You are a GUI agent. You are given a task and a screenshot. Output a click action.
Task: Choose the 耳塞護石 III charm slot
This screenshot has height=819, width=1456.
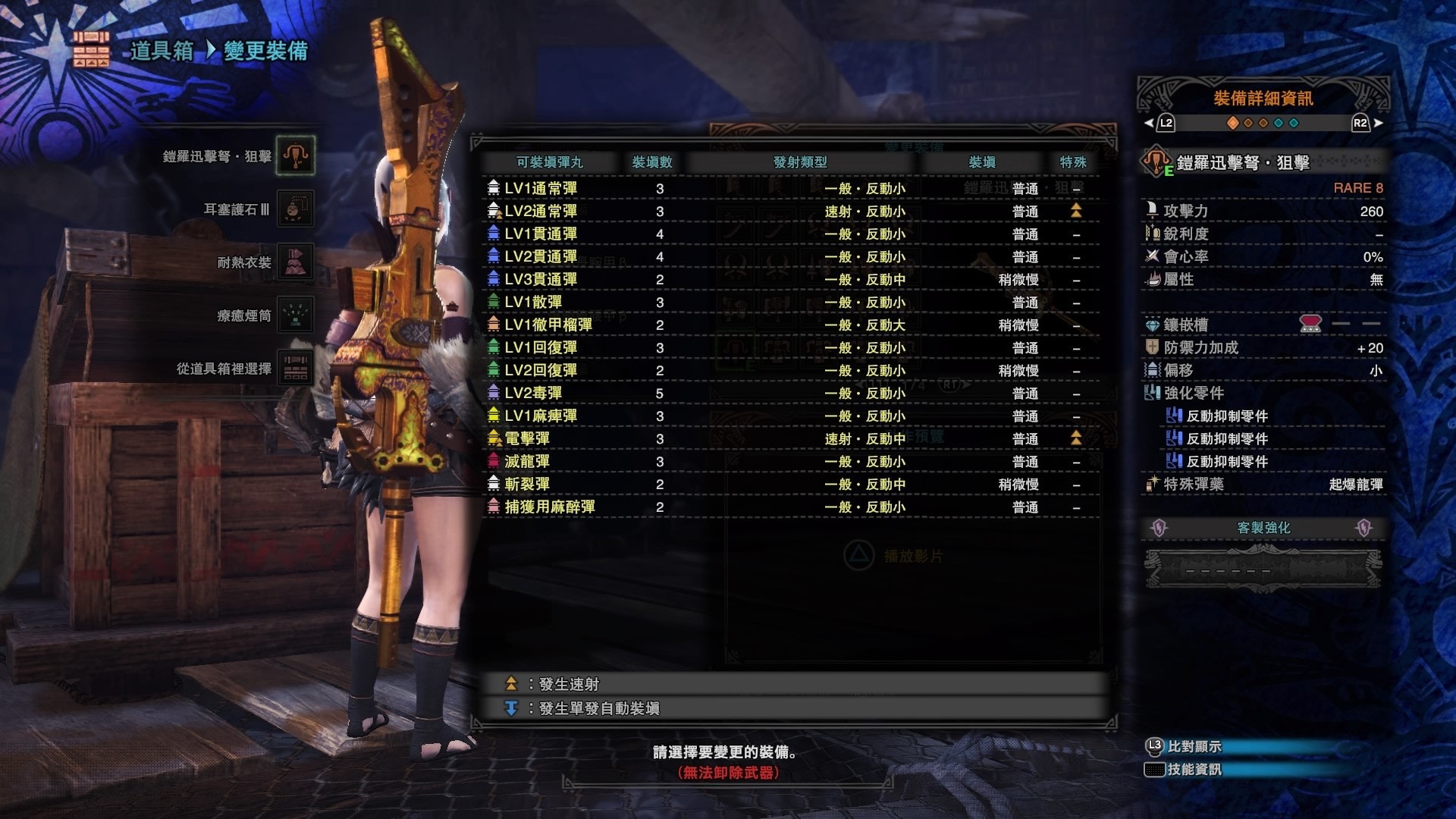coord(295,209)
